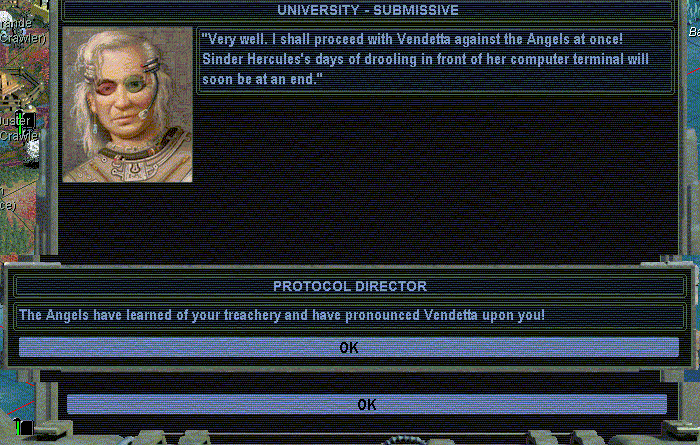The width and height of the screenshot is (700, 445).
Task: Confirm the Protocol Director vendetta notice with OK
Action: [348, 348]
